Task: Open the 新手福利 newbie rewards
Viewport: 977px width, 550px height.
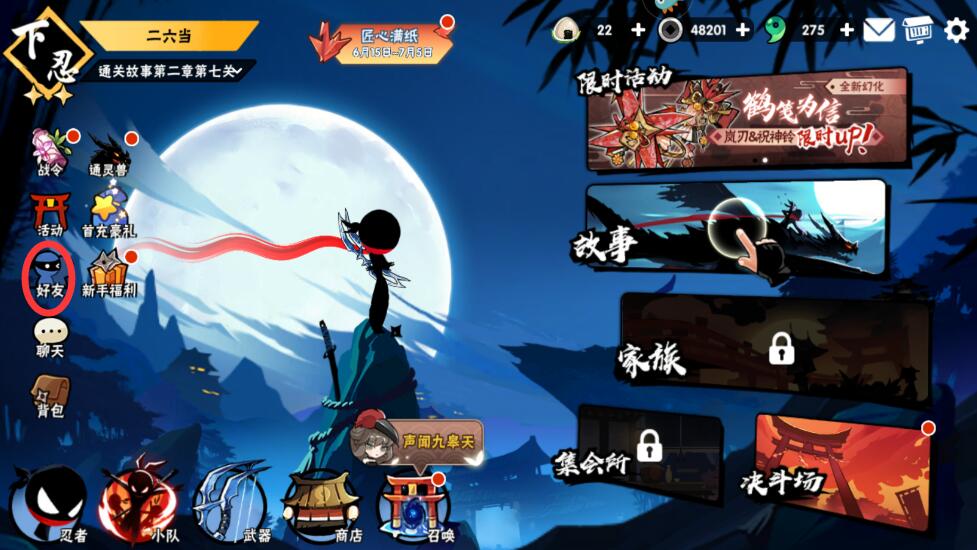Action: pyautogui.click(x=108, y=273)
